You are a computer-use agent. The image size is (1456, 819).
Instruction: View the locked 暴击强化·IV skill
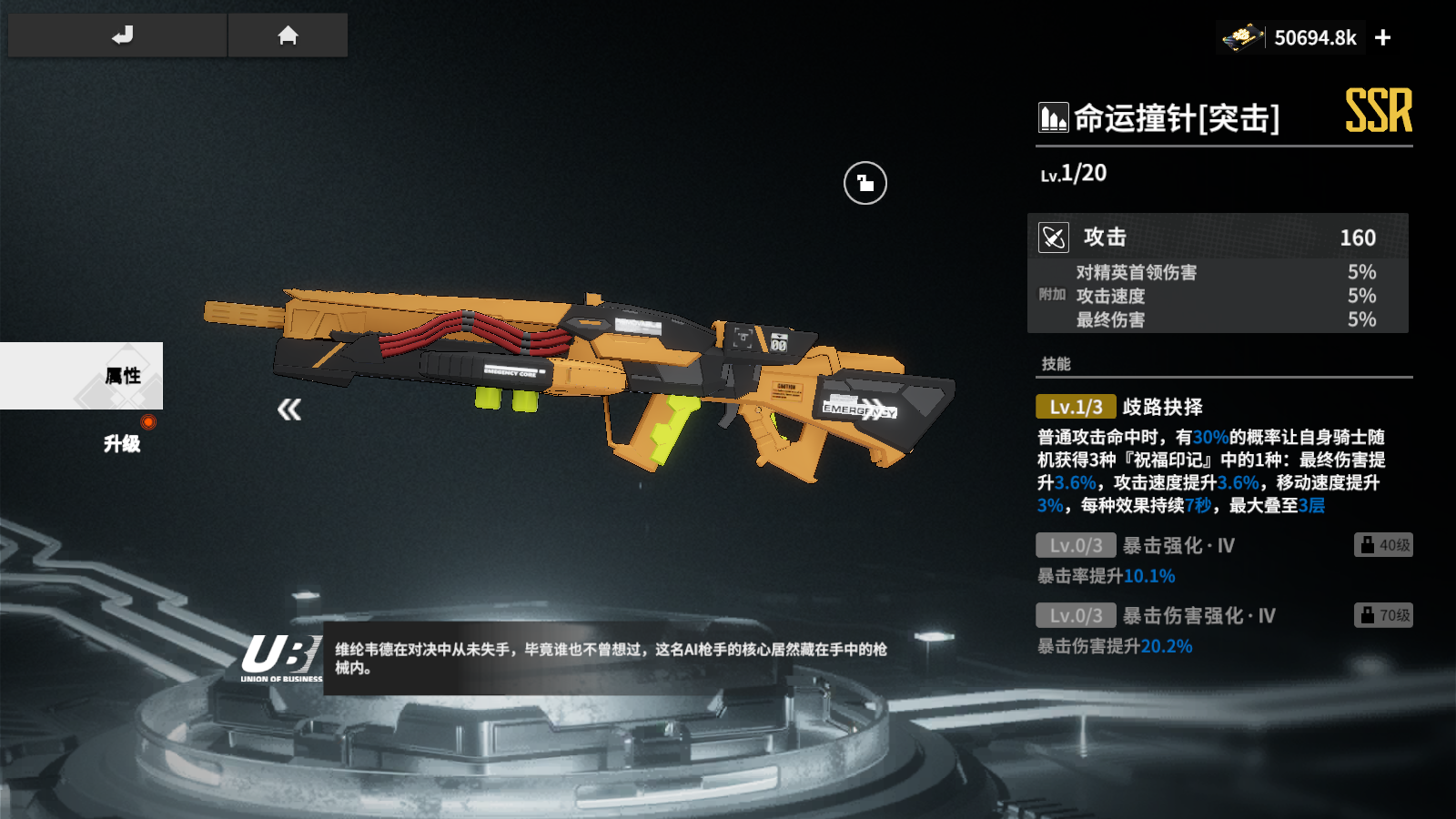[x=1178, y=546]
